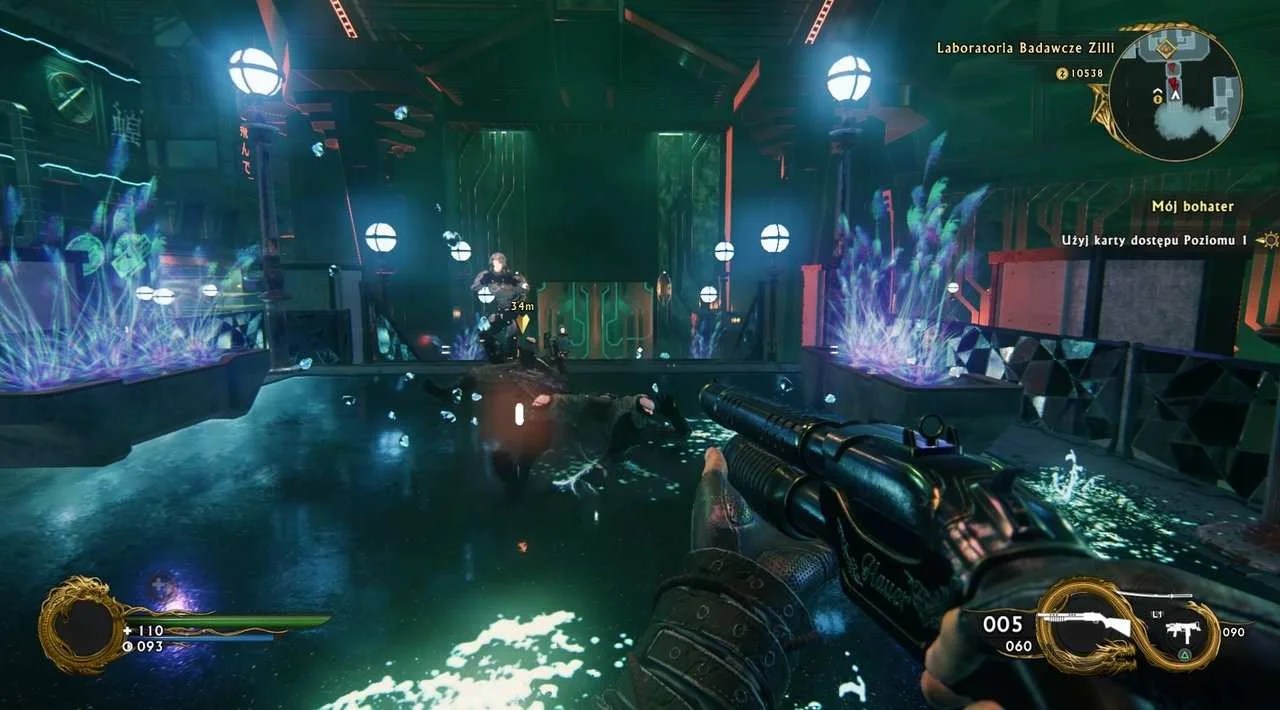Click the objective "Użyj karty dostępu Poziomu 1"

(x=1155, y=240)
